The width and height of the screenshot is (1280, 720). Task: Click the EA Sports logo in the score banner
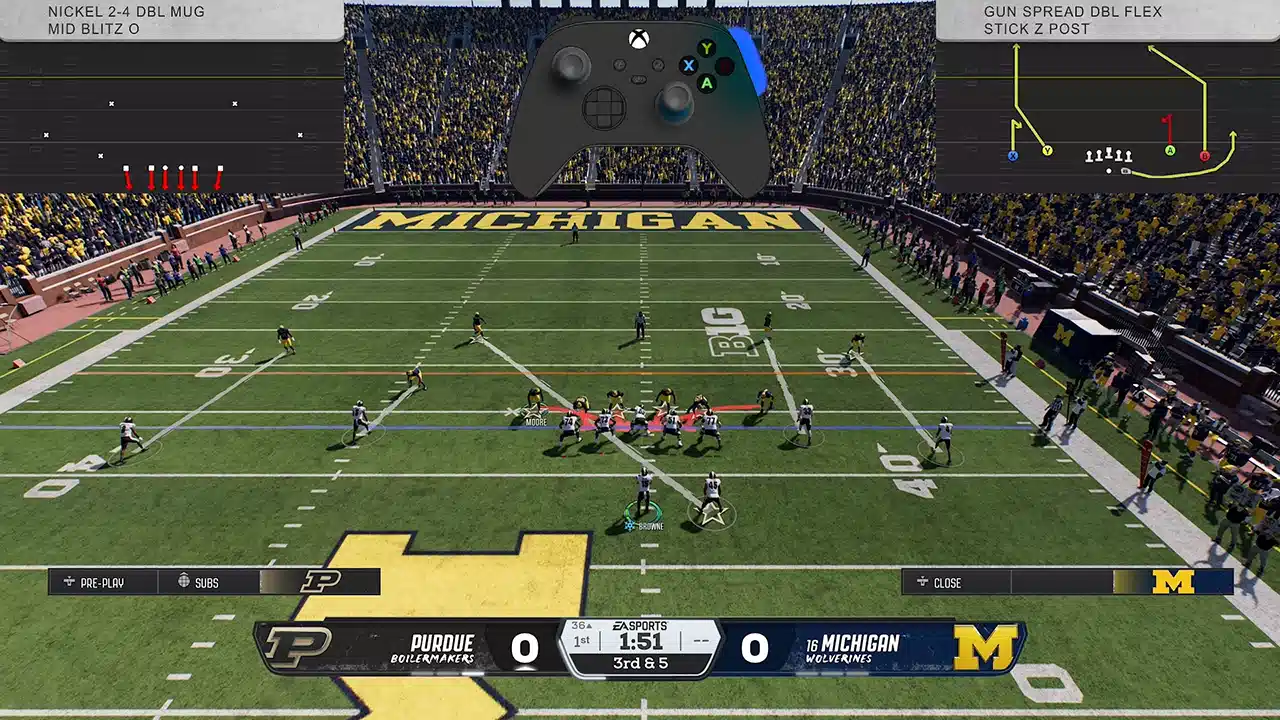[640, 627]
